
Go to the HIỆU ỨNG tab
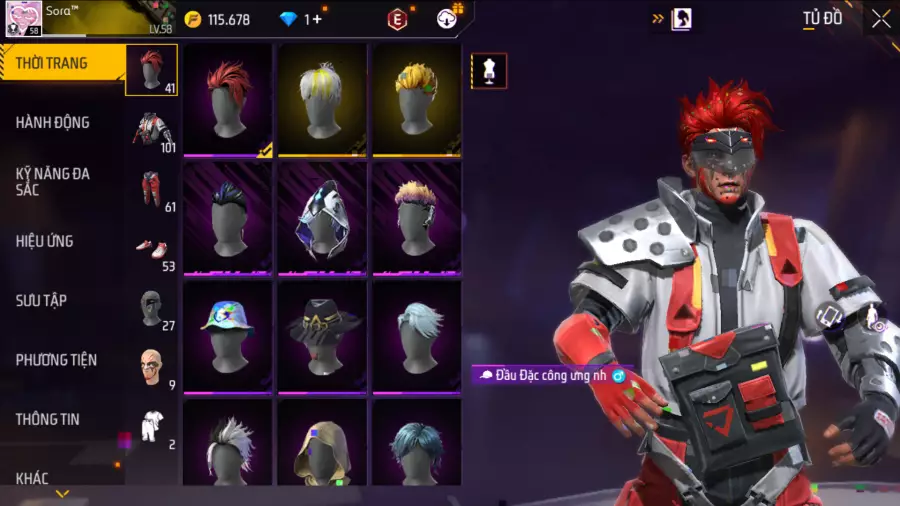click(x=45, y=241)
